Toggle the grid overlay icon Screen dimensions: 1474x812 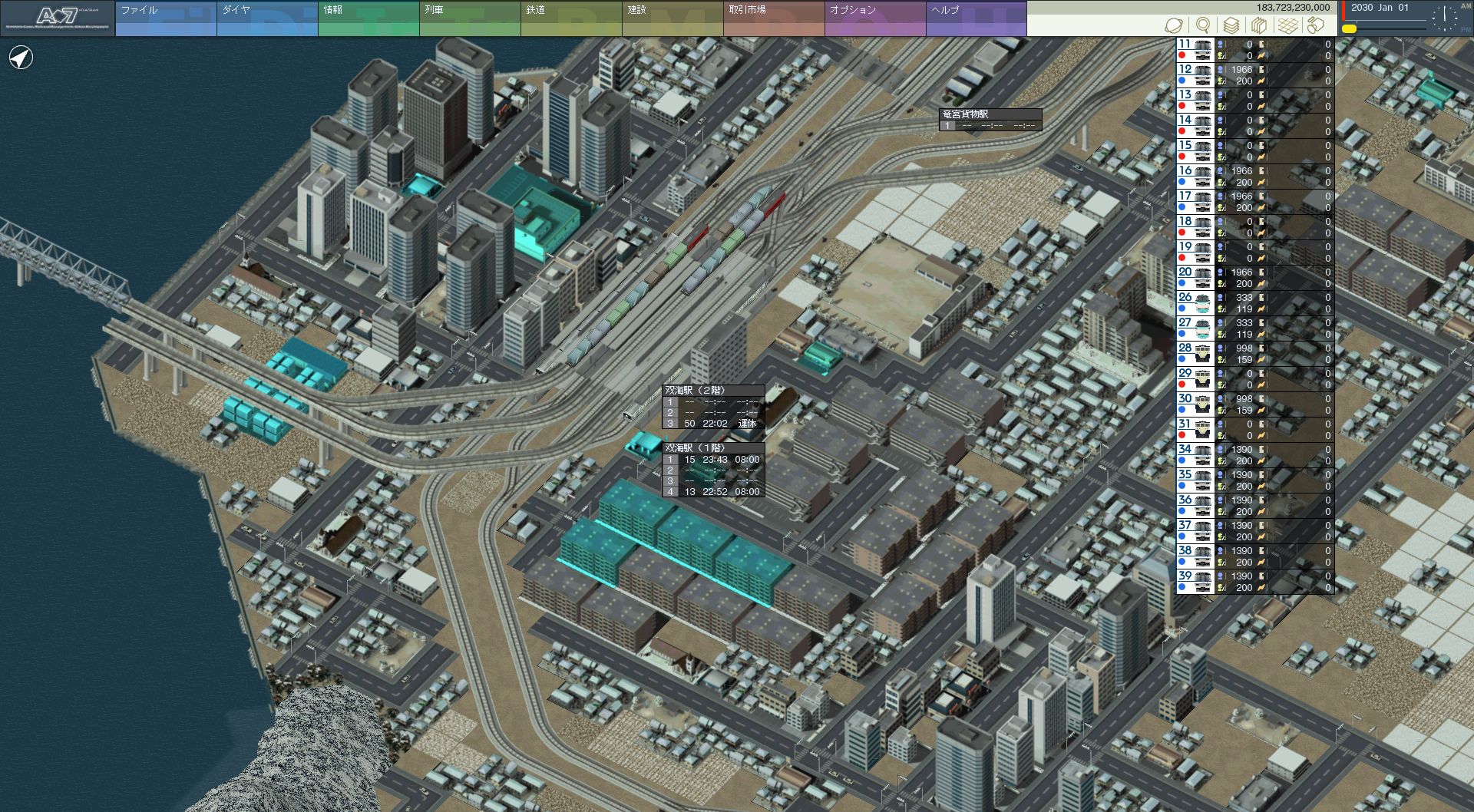[1288, 25]
